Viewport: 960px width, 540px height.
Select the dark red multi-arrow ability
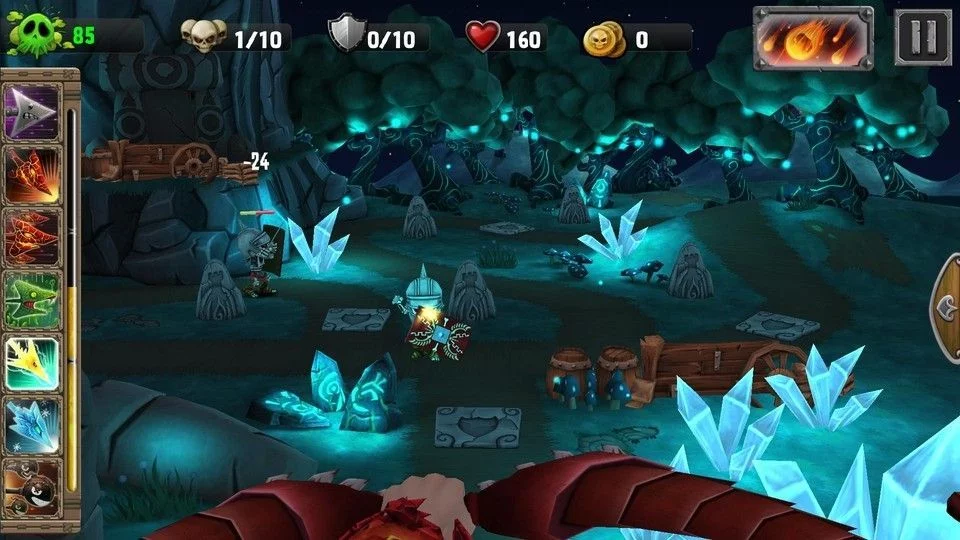[33, 237]
